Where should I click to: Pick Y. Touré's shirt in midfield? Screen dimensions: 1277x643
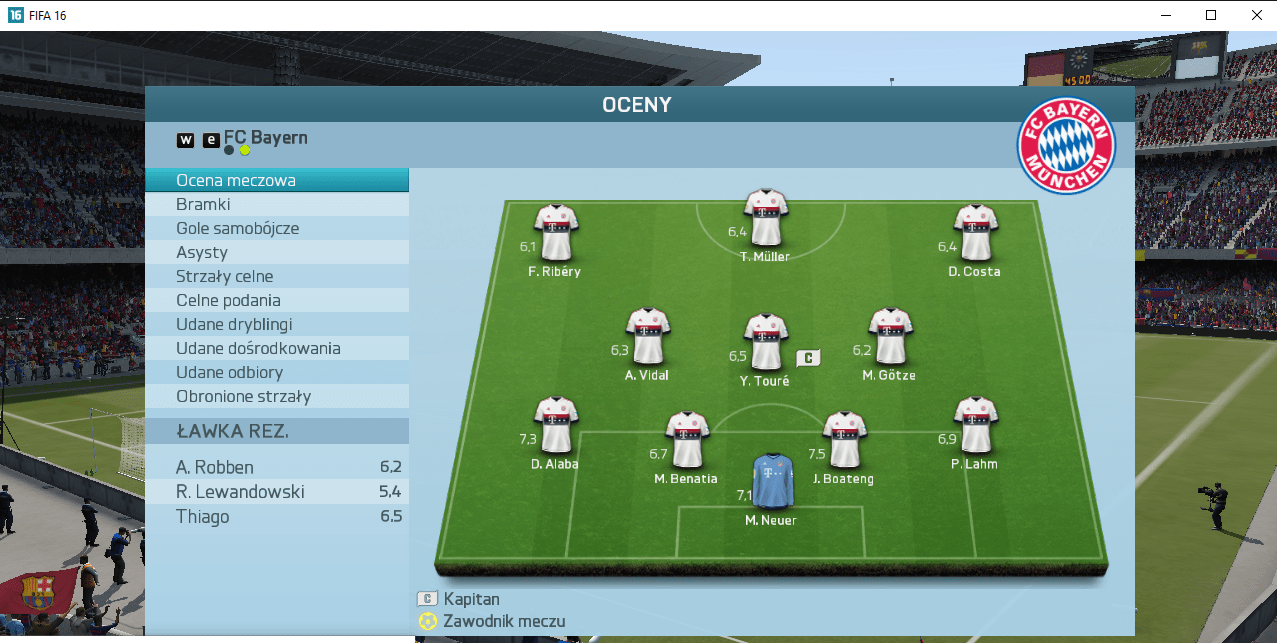pyautogui.click(x=766, y=342)
